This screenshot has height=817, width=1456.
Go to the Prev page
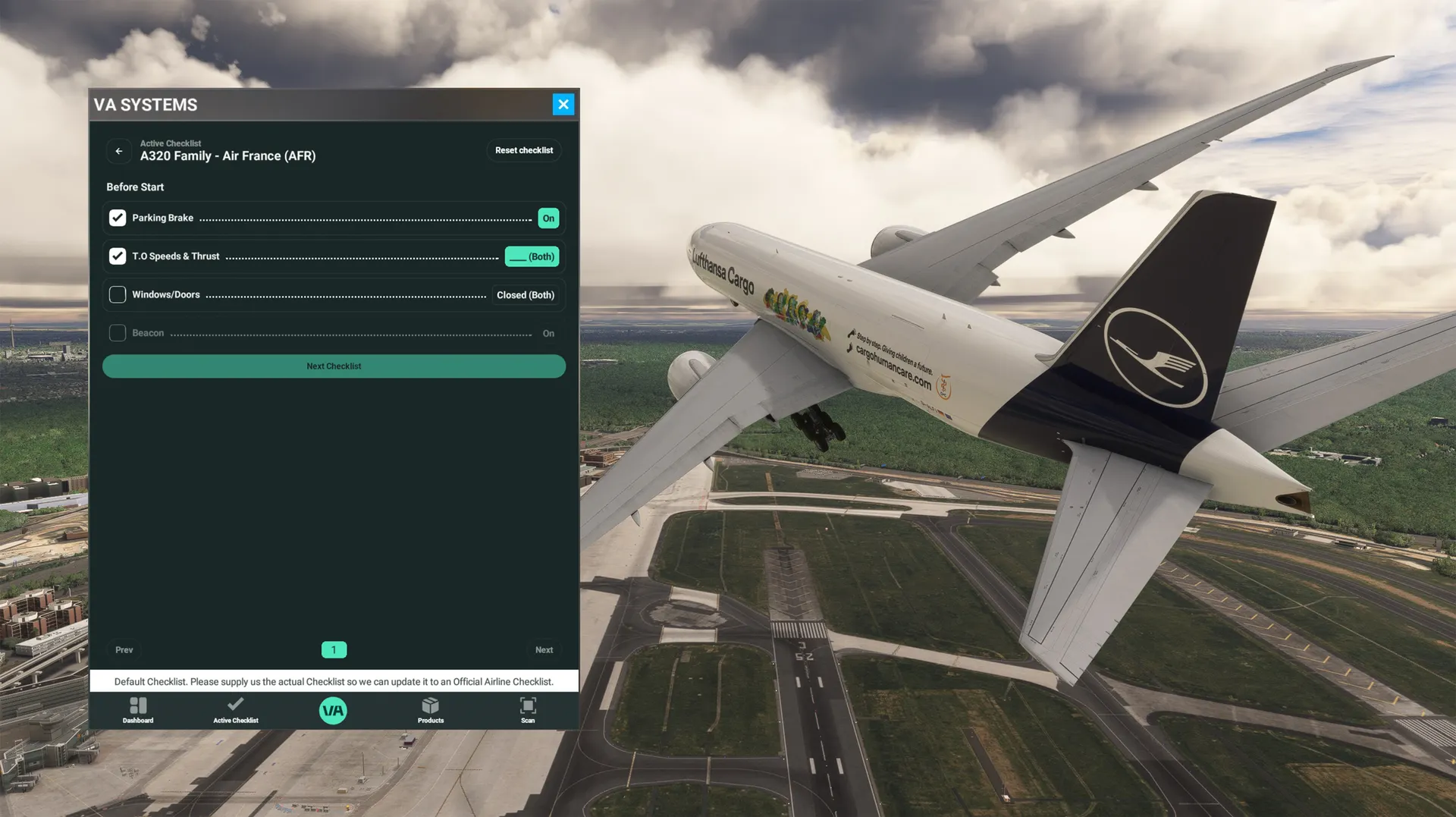pos(124,650)
